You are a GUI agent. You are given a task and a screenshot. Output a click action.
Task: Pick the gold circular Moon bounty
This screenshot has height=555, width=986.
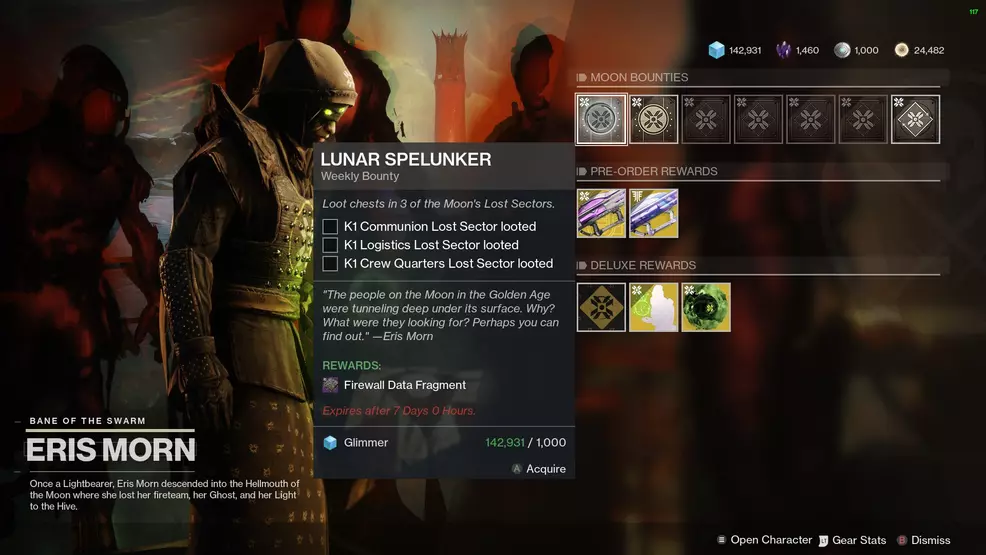654,120
